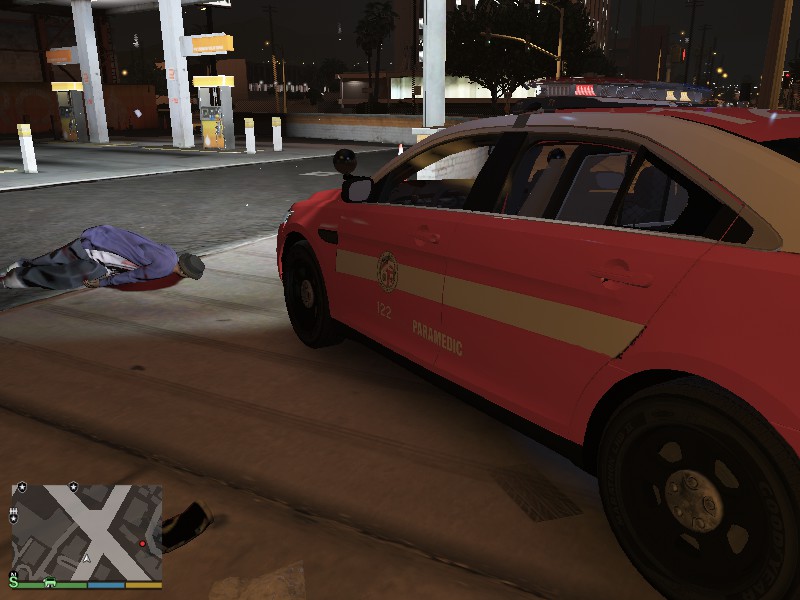The height and width of the screenshot is (600, 800).
Task: Open the minimap in the corner
Action: click(87, 531)
